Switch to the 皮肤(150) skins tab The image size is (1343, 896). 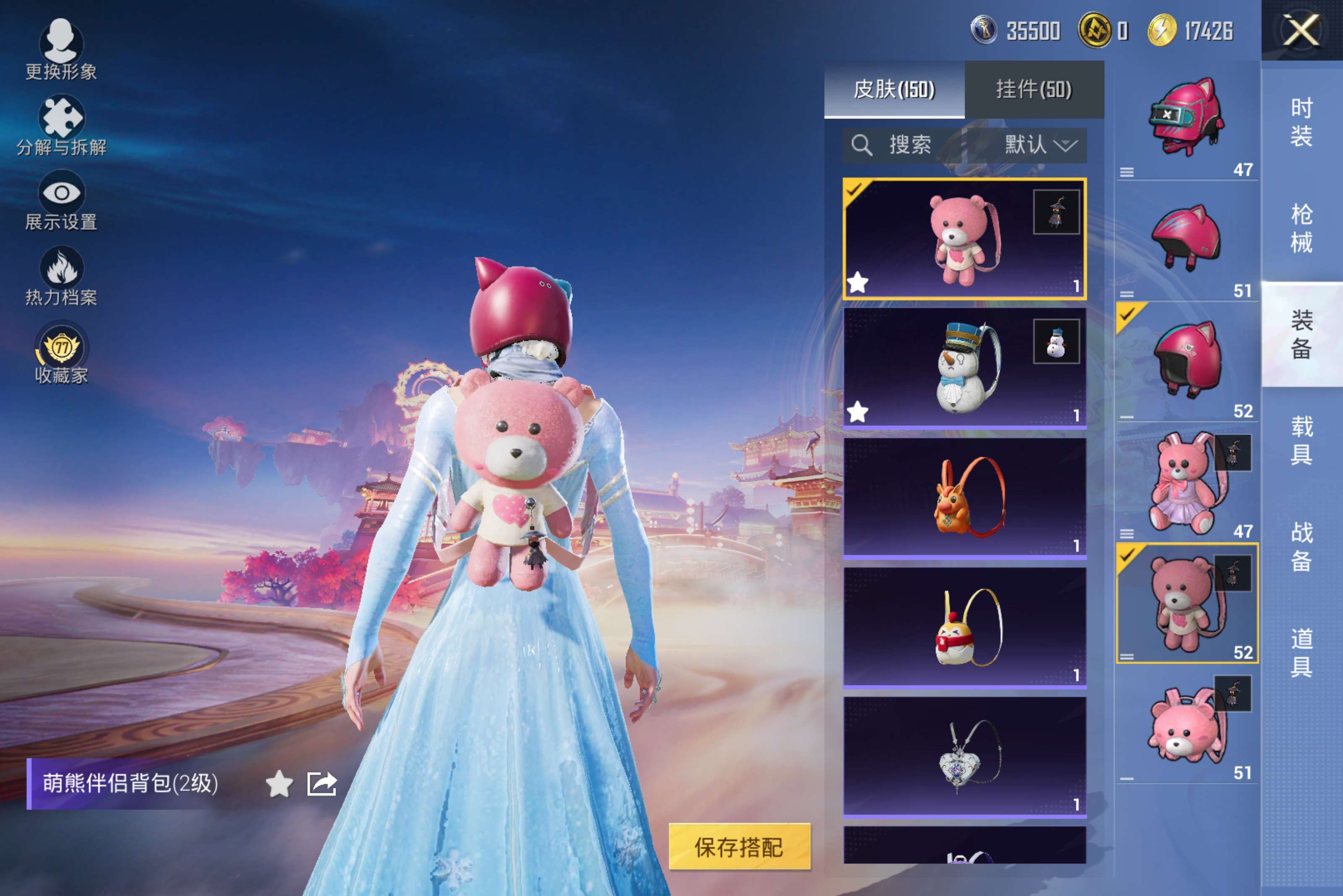(894, 89)
